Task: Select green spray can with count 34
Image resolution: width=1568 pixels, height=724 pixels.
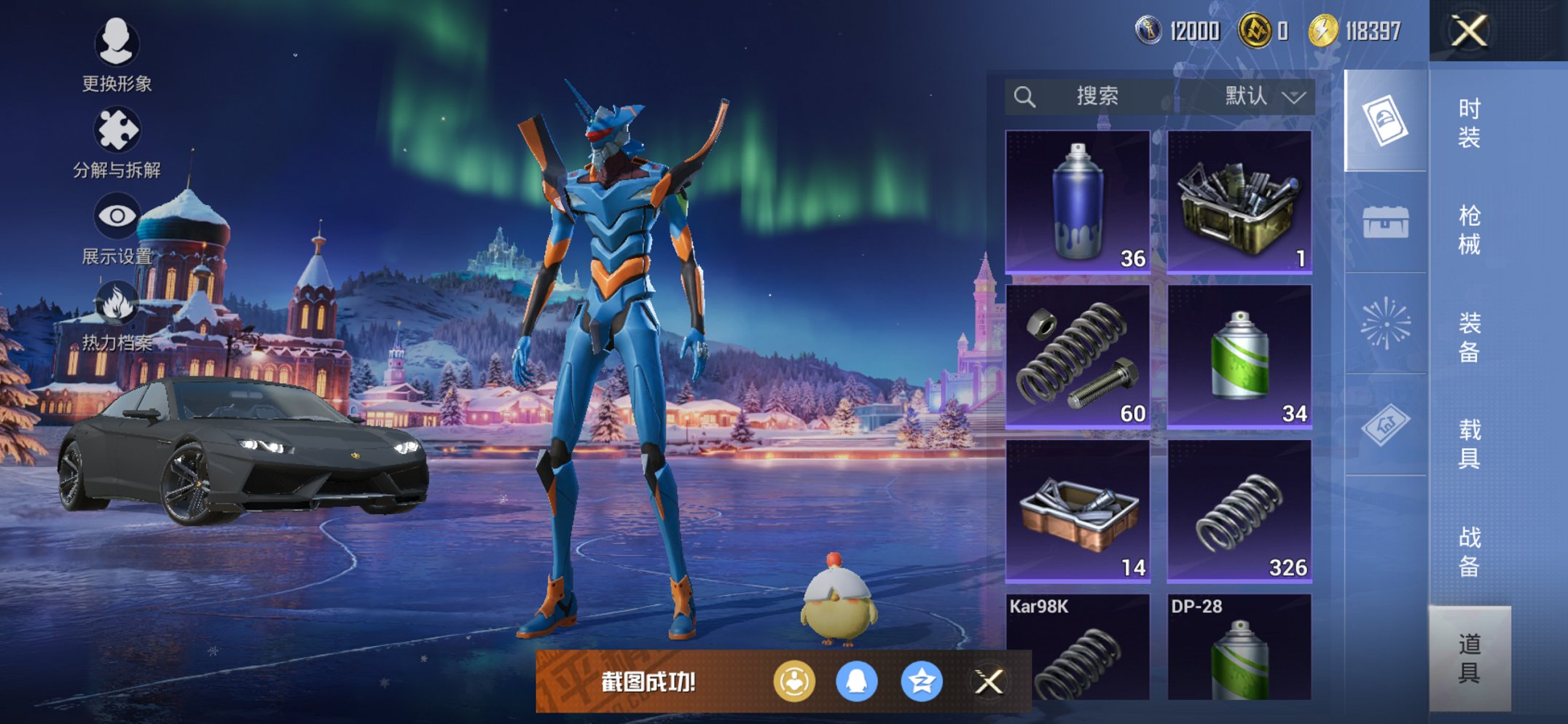Action: point(1239,356)
